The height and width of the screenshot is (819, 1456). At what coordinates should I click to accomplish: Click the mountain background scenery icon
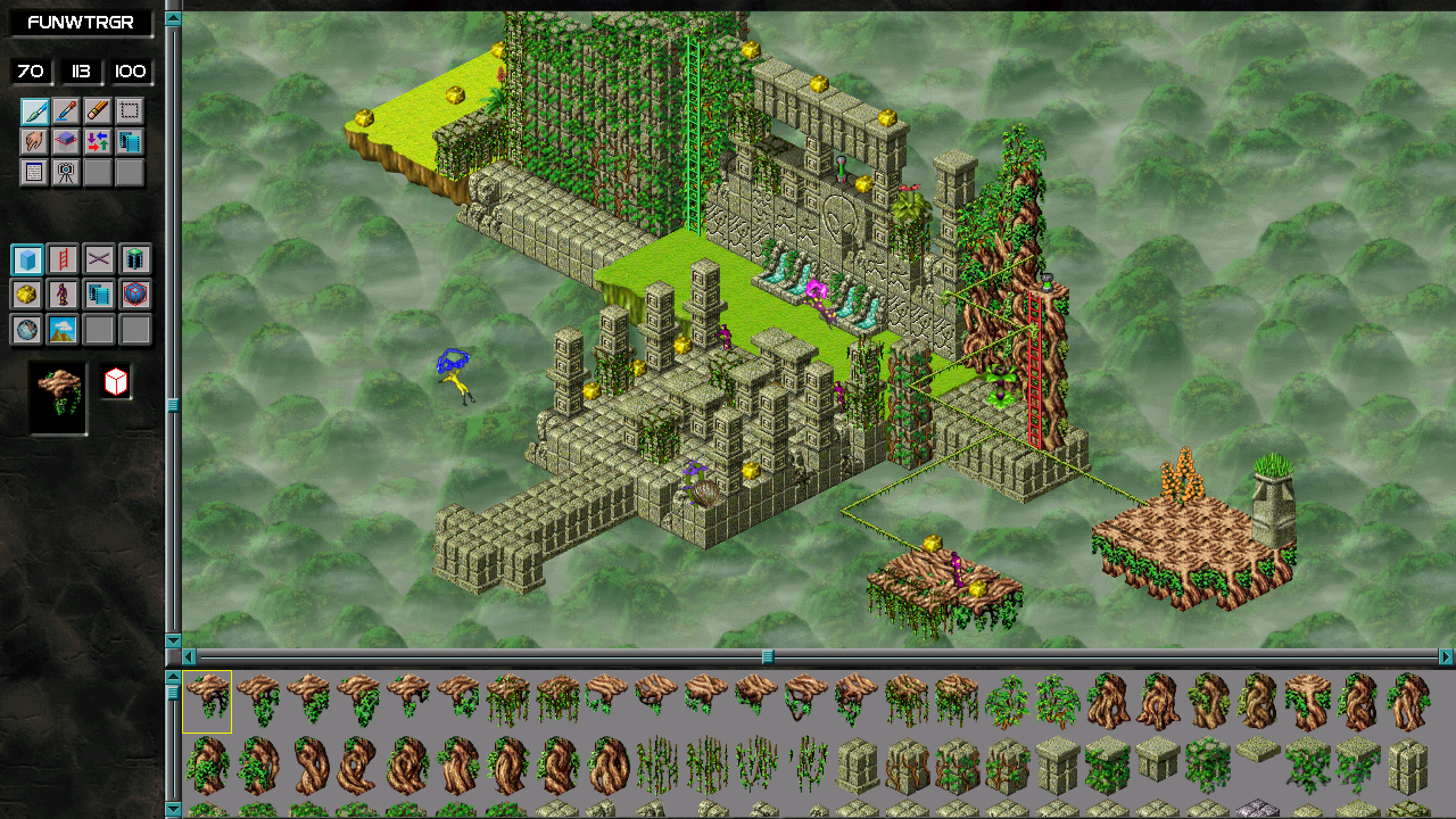(66, 330)
